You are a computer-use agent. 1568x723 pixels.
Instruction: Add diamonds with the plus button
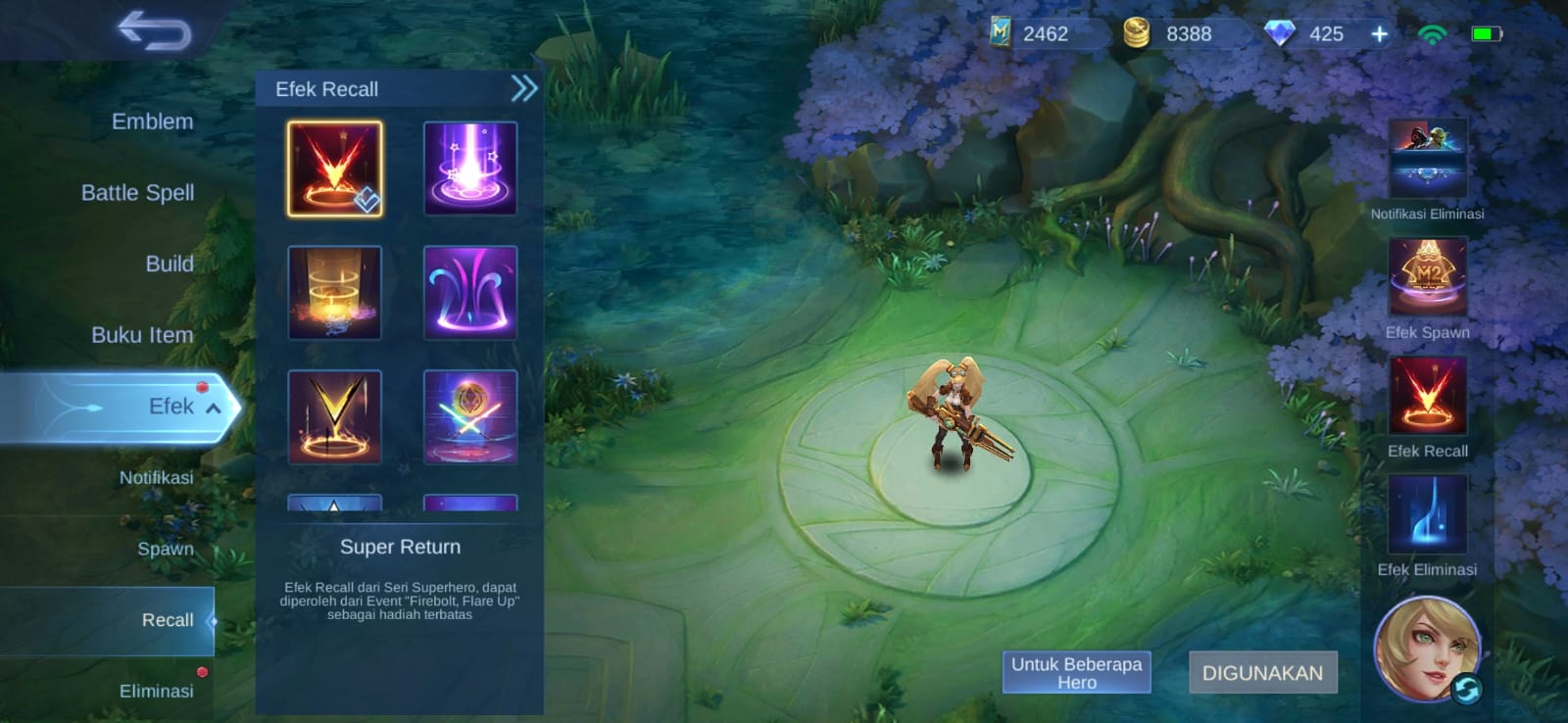click(1379, 34)
